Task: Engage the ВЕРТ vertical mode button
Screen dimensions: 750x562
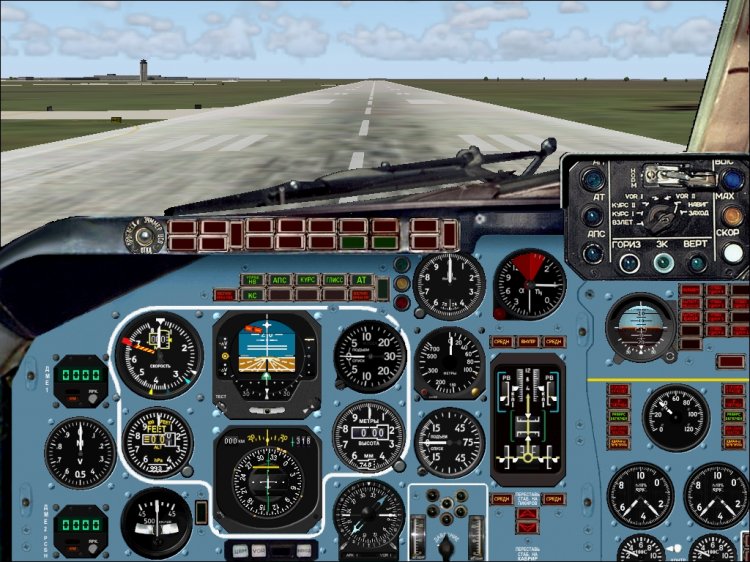Action: (x=699, y=263)
